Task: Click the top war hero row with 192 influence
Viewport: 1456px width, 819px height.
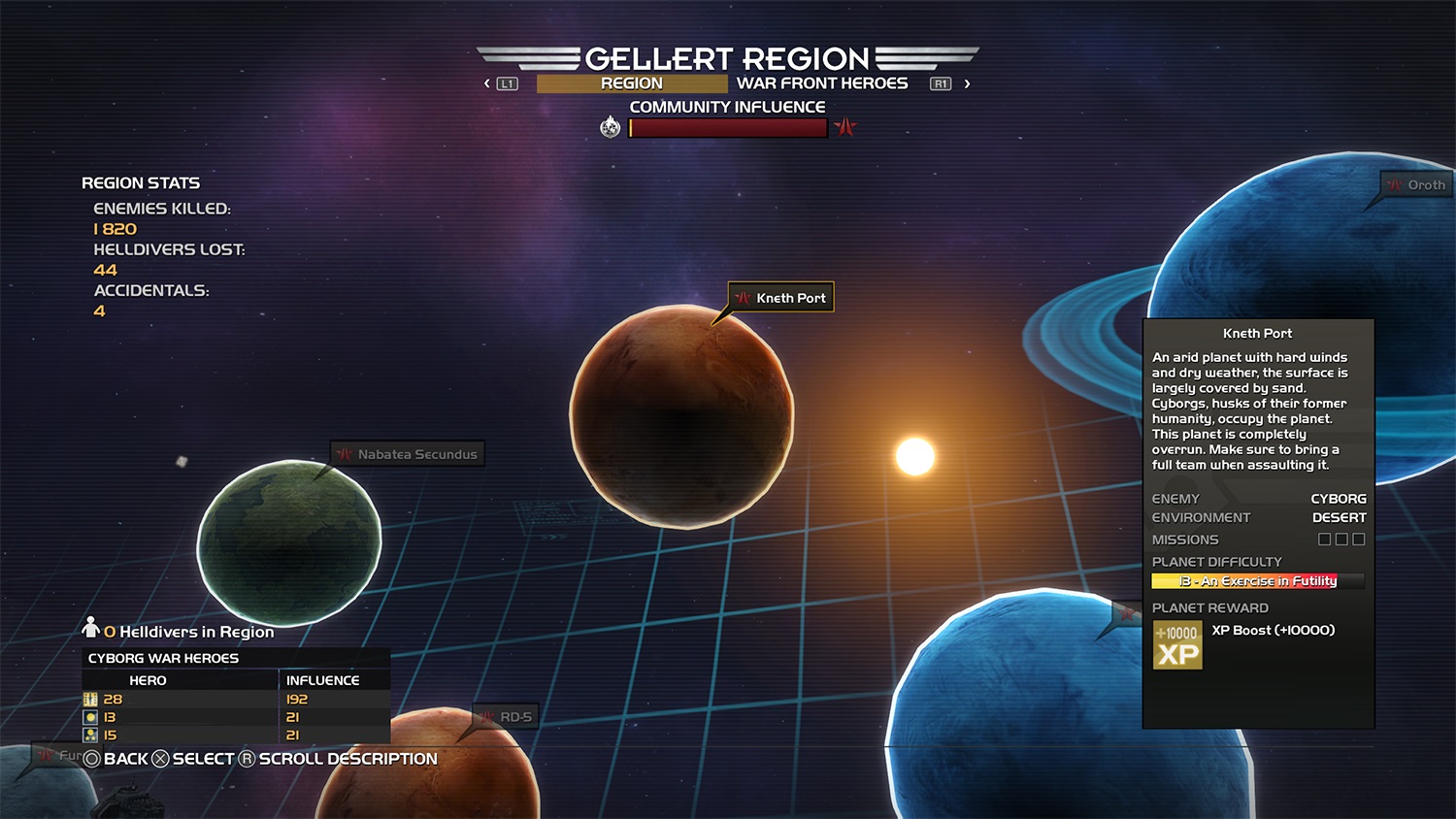Action: point(236,699)
